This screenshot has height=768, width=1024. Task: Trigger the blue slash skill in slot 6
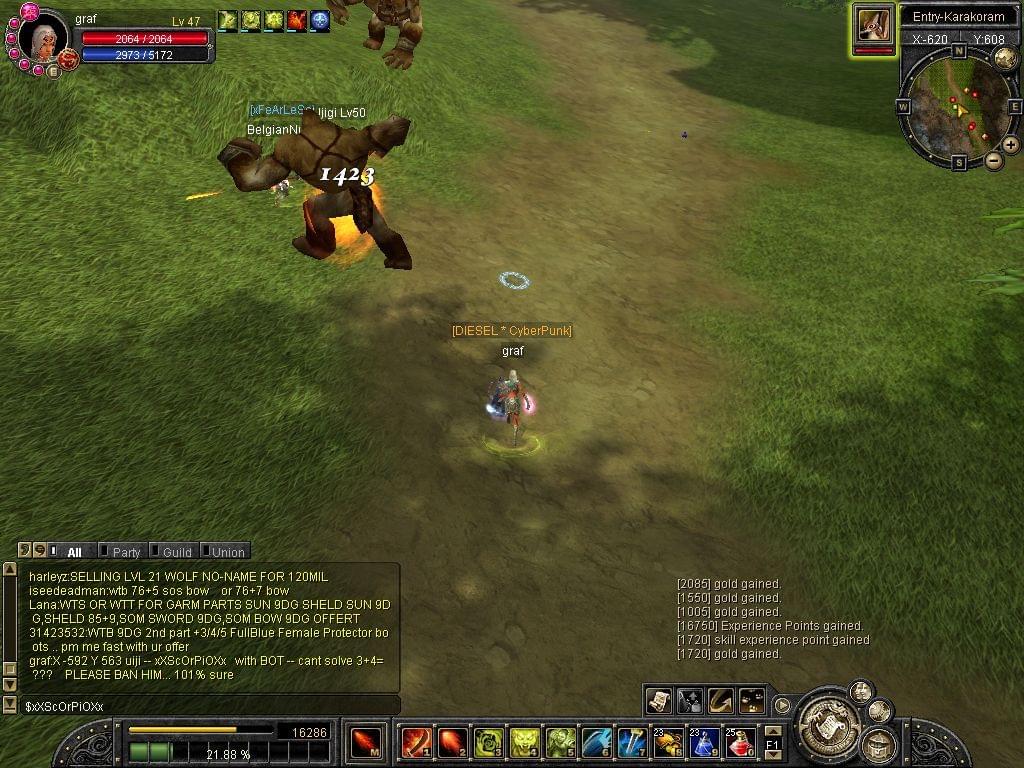(596, 743)
